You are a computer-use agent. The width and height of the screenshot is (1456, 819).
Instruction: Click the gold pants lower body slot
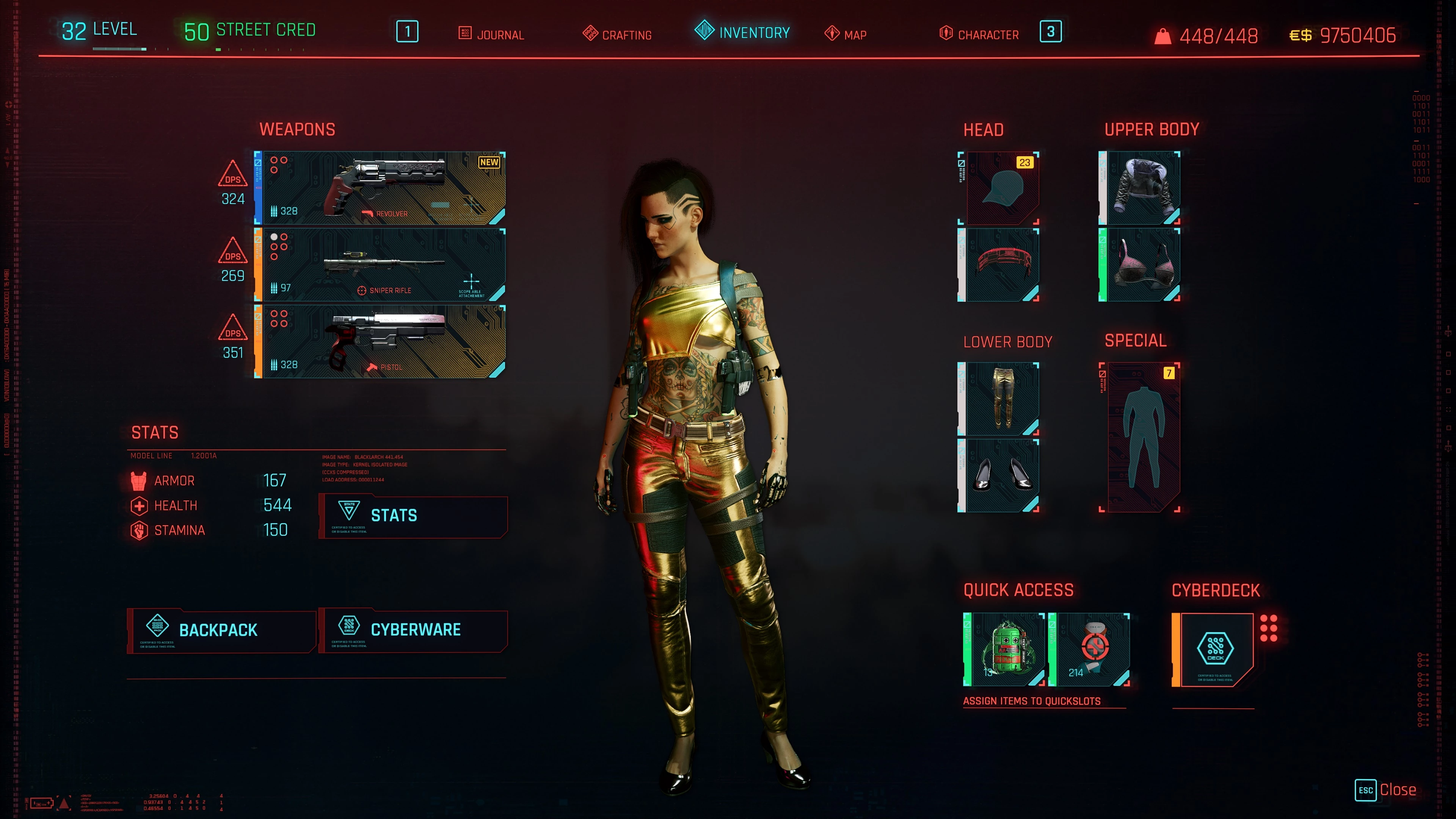tap(999, 399)
